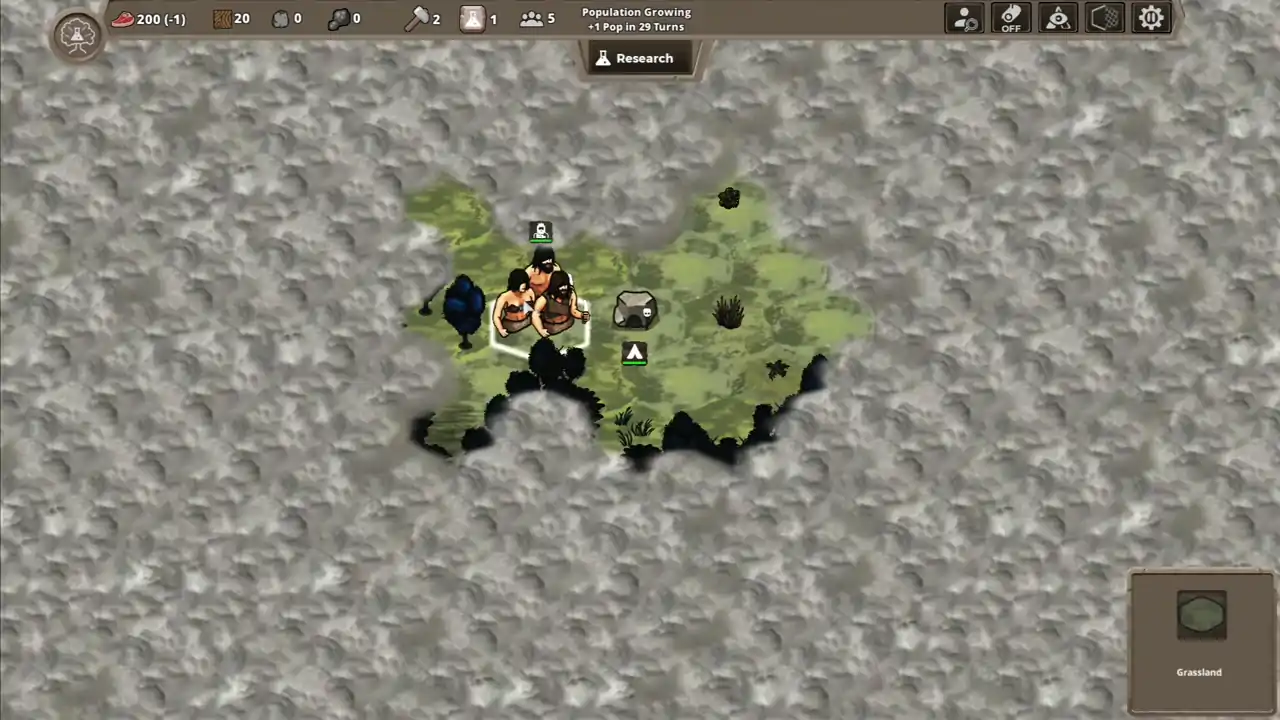Open the tribe emblem in top left corner
This screenshot has width=1280, height=720.
point(77,35)
